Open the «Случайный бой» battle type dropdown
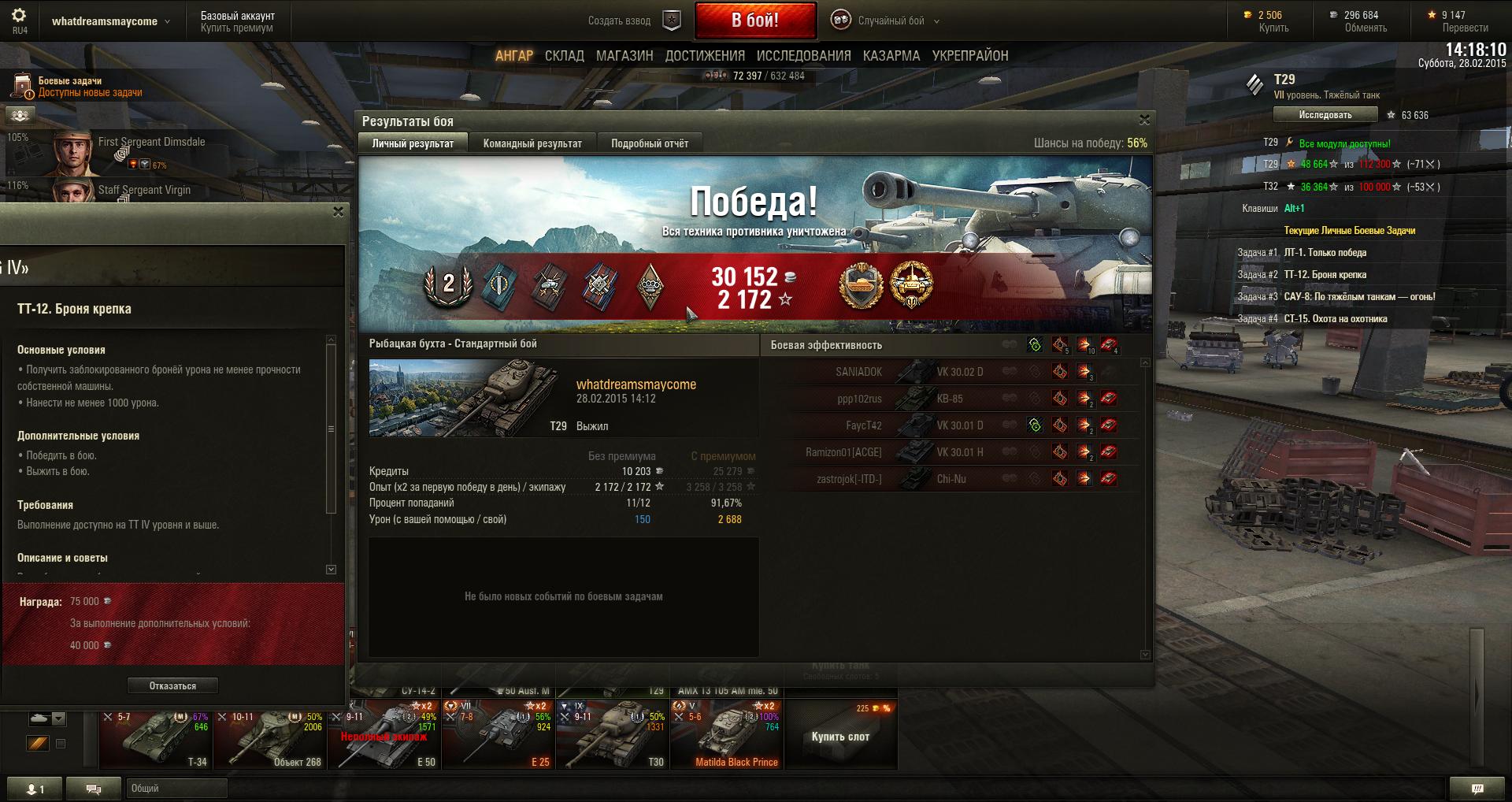The width and height of the screenshot is (1512, 802). tap(890, 21)
